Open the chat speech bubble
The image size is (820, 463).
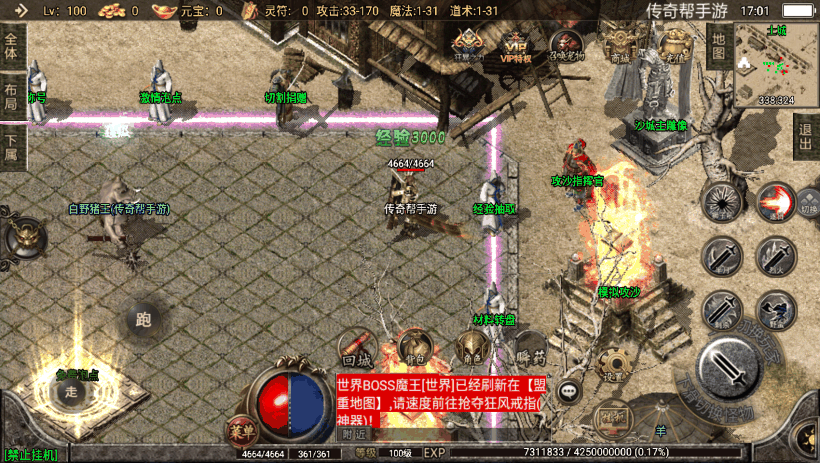(x=571, y=391)
